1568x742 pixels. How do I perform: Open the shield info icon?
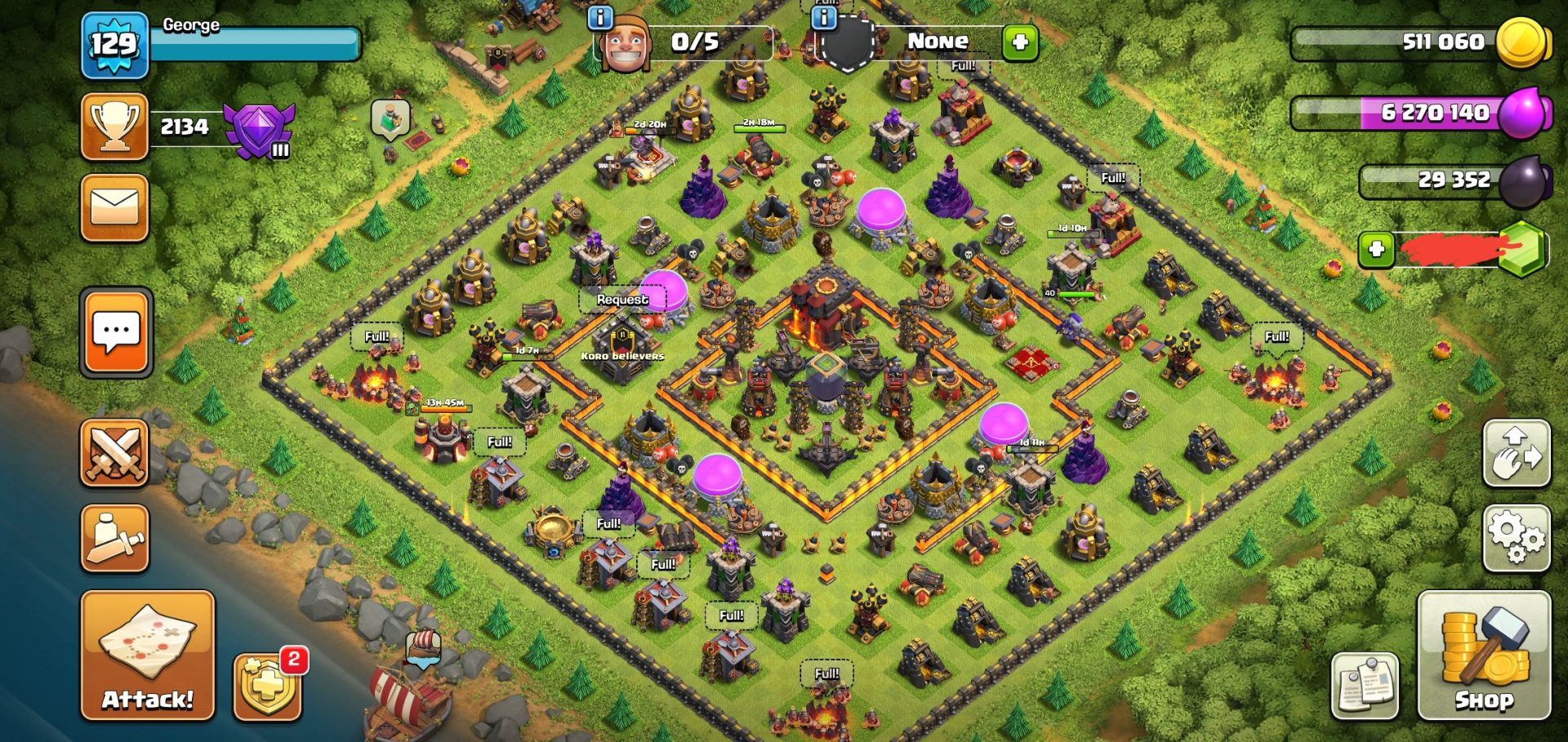(x=825, y=16)
